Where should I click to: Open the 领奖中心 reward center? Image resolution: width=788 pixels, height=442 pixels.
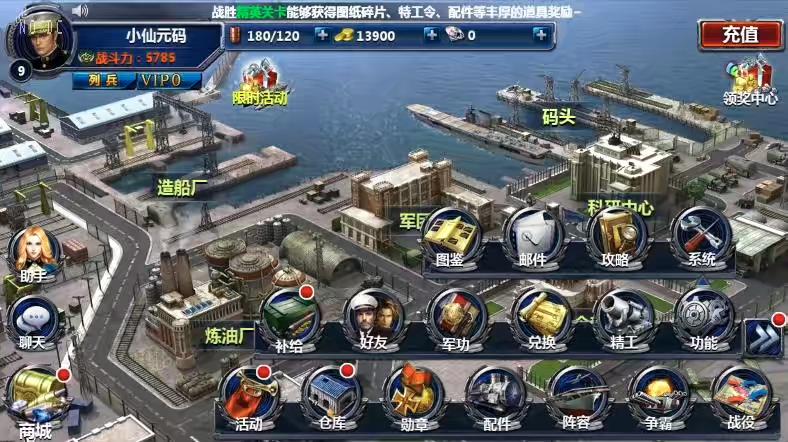[x=749, y=79]
